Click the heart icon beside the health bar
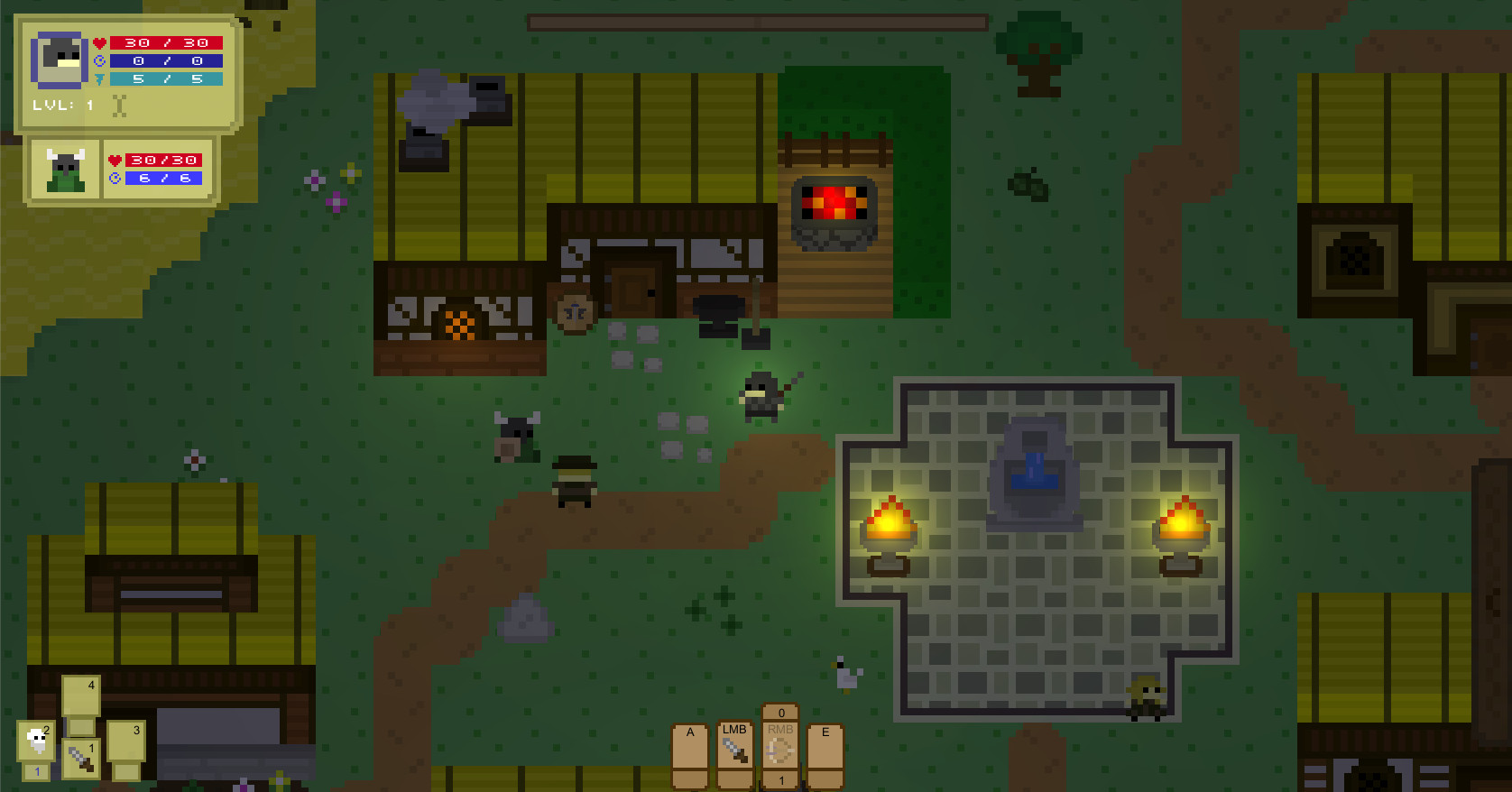 click(x=100, y=43)
